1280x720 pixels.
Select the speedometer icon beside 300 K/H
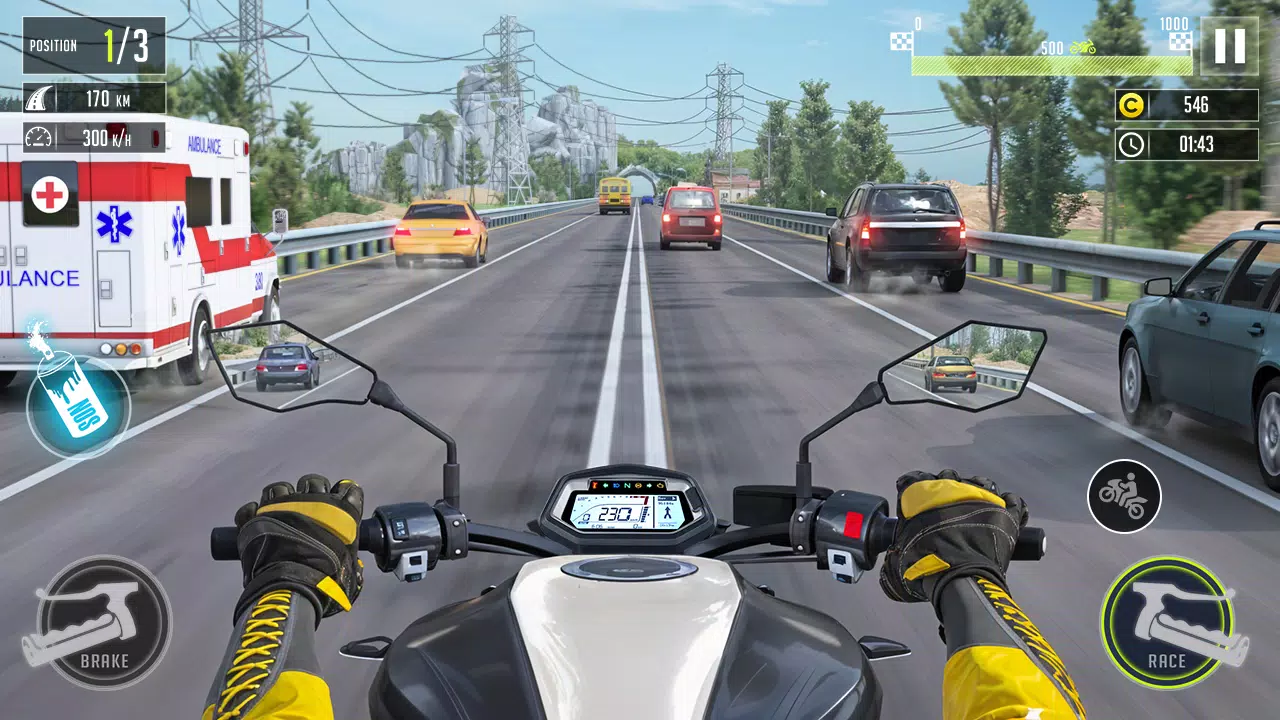pyautogui.click(x=38, y=137)
